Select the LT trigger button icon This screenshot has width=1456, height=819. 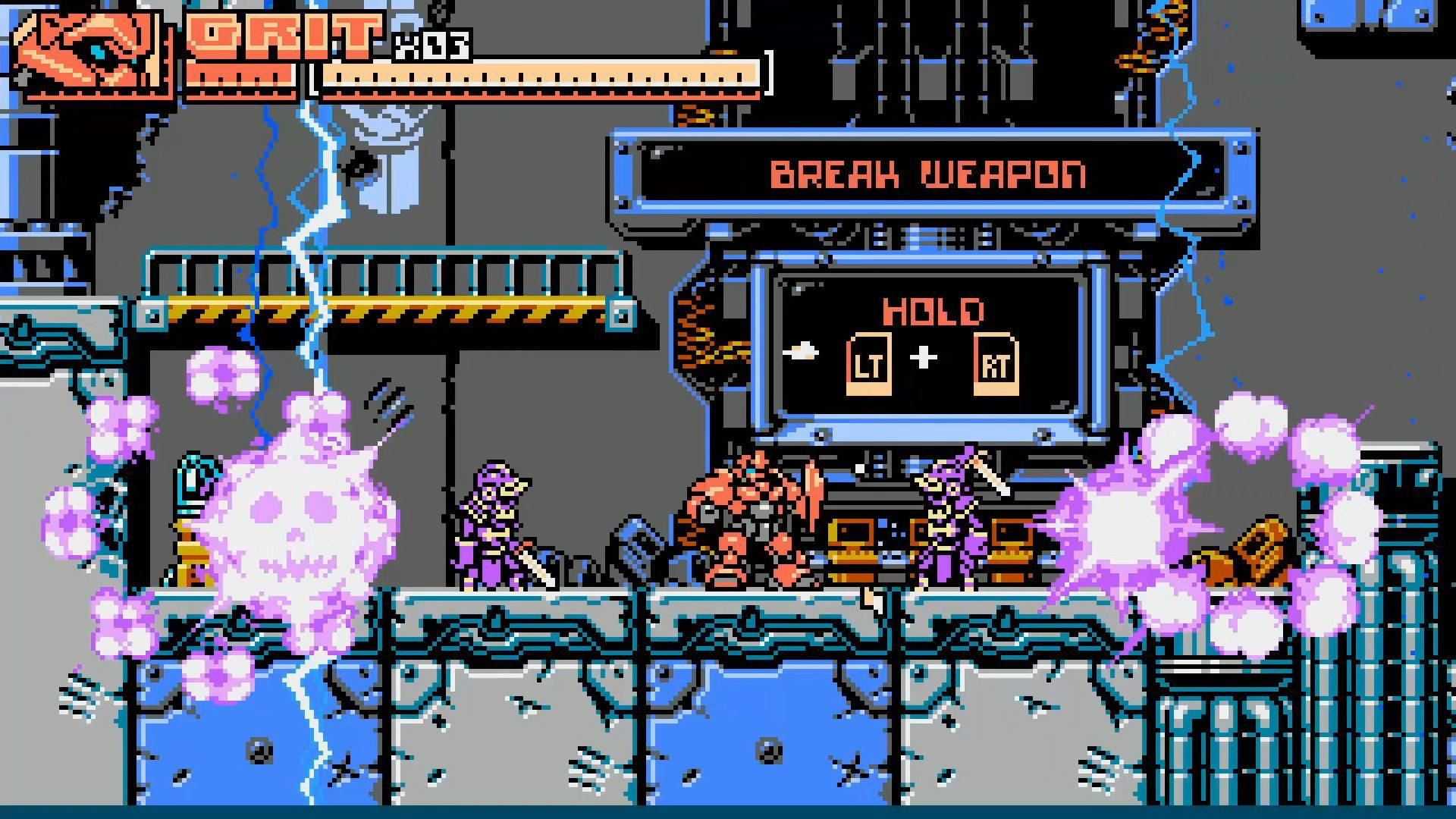tap(868, 364)
